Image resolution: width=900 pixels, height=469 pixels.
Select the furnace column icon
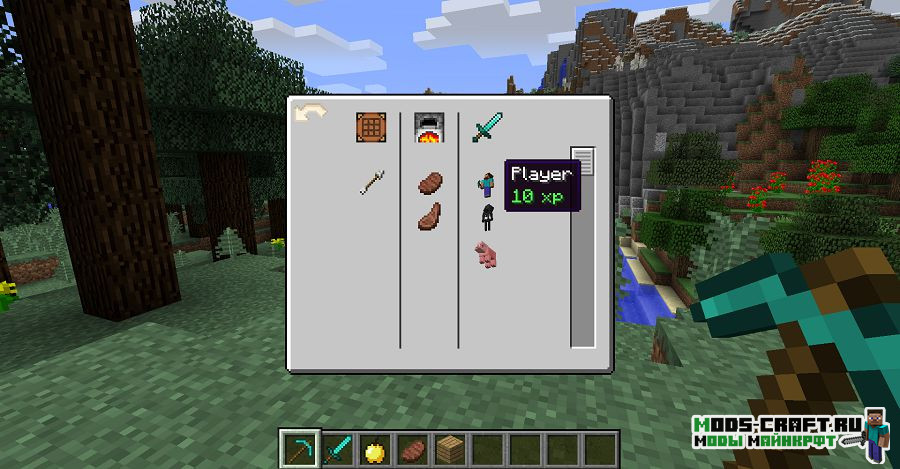[x=429, y=128]
